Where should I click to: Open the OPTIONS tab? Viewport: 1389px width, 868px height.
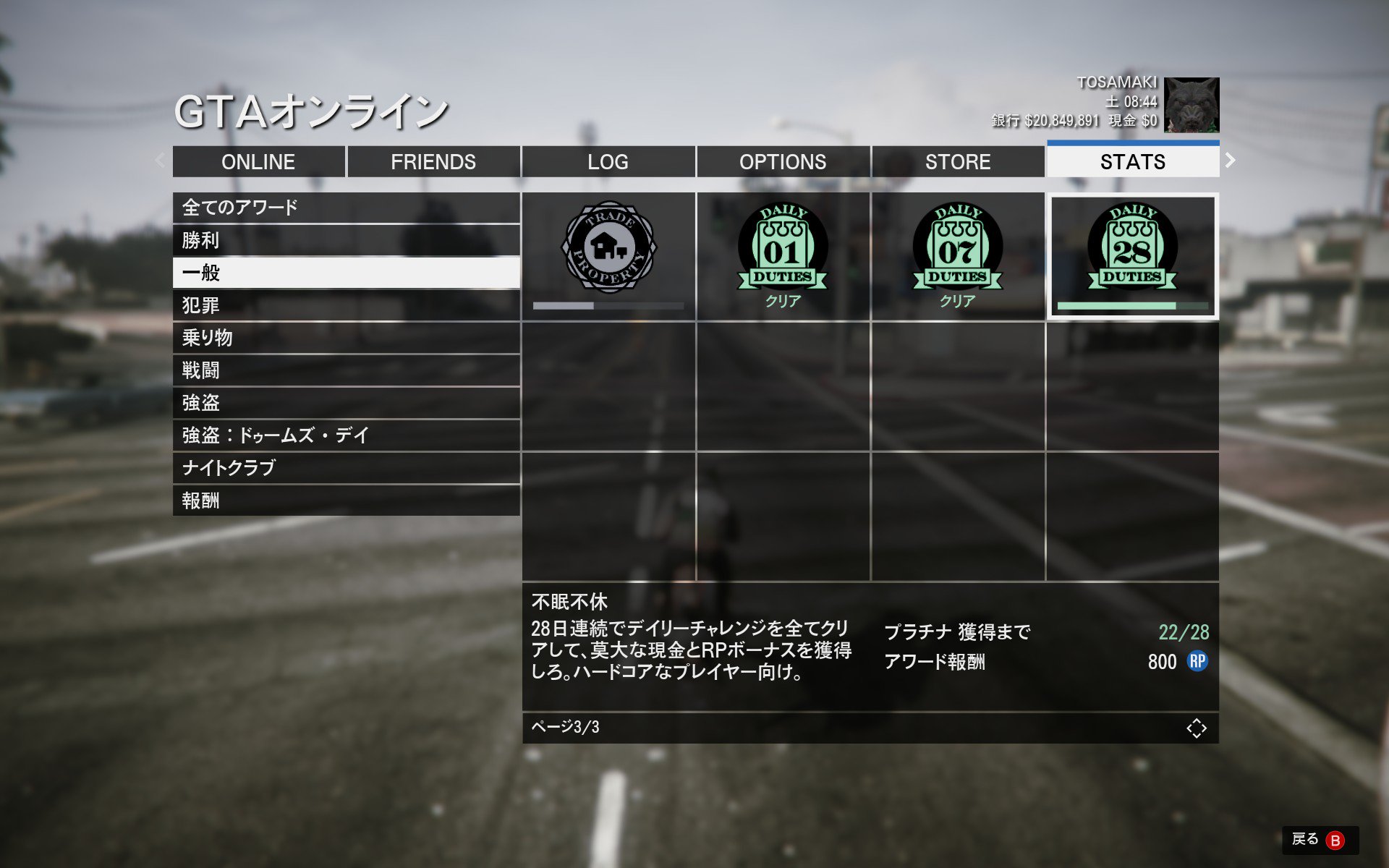[x=783, y=161]
